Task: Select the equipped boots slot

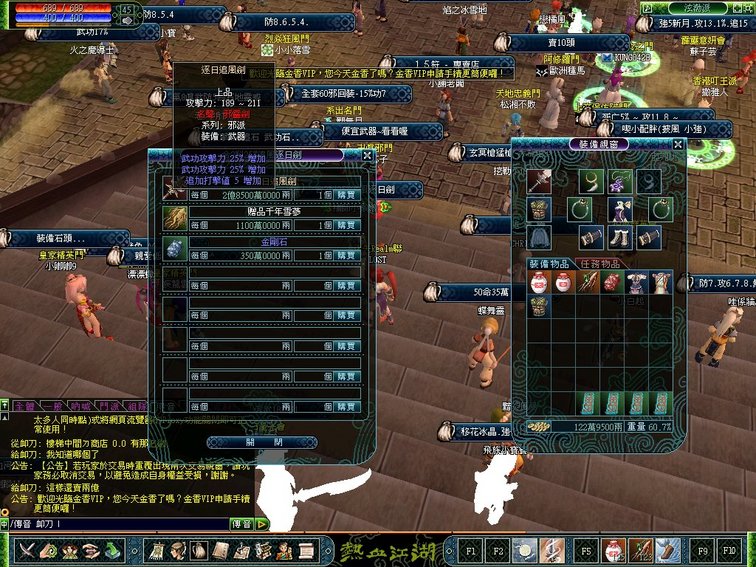Action: coord(621,237)
